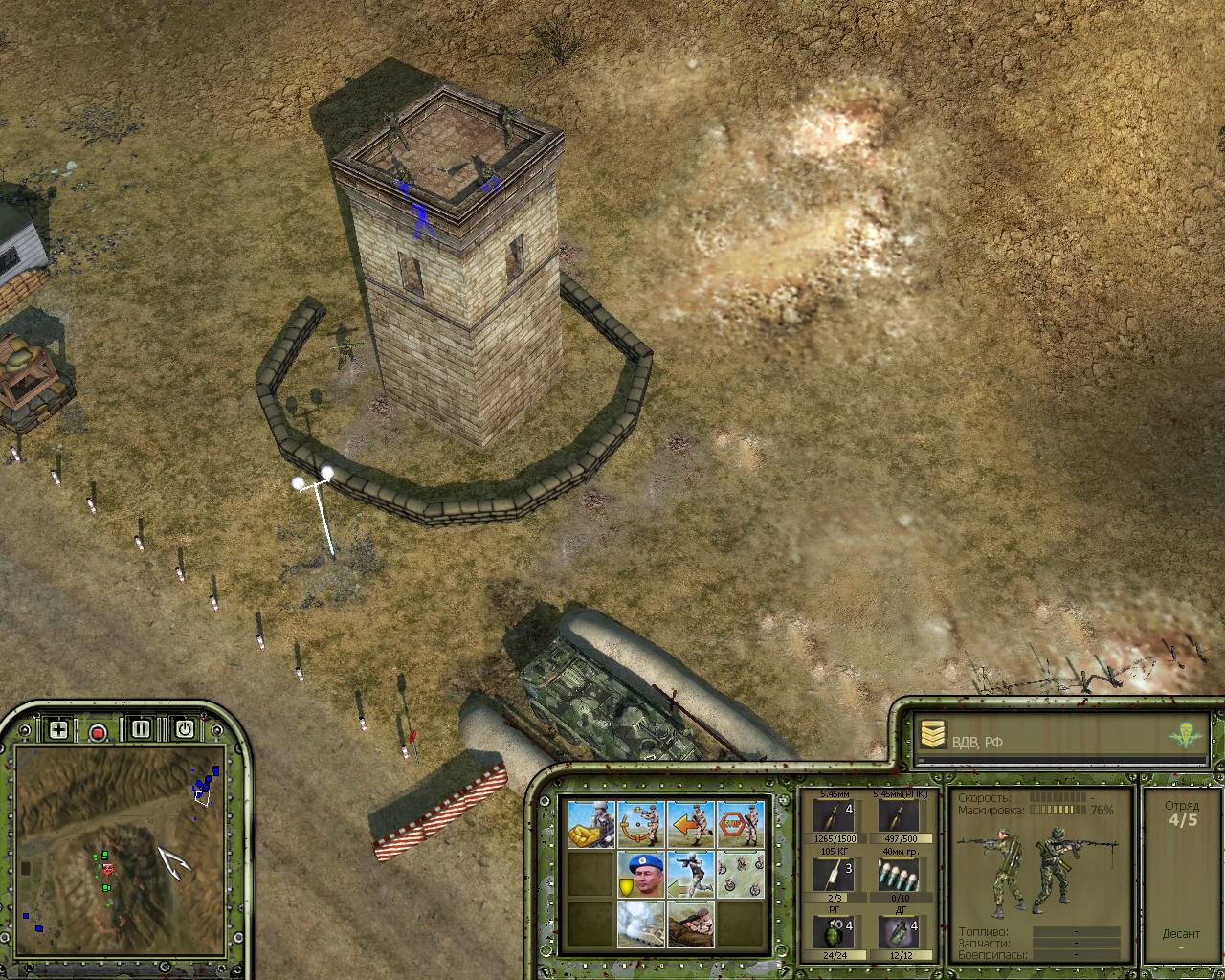
Task: Select the running soldier with green arrow order
Action: [x=691, y=875]
